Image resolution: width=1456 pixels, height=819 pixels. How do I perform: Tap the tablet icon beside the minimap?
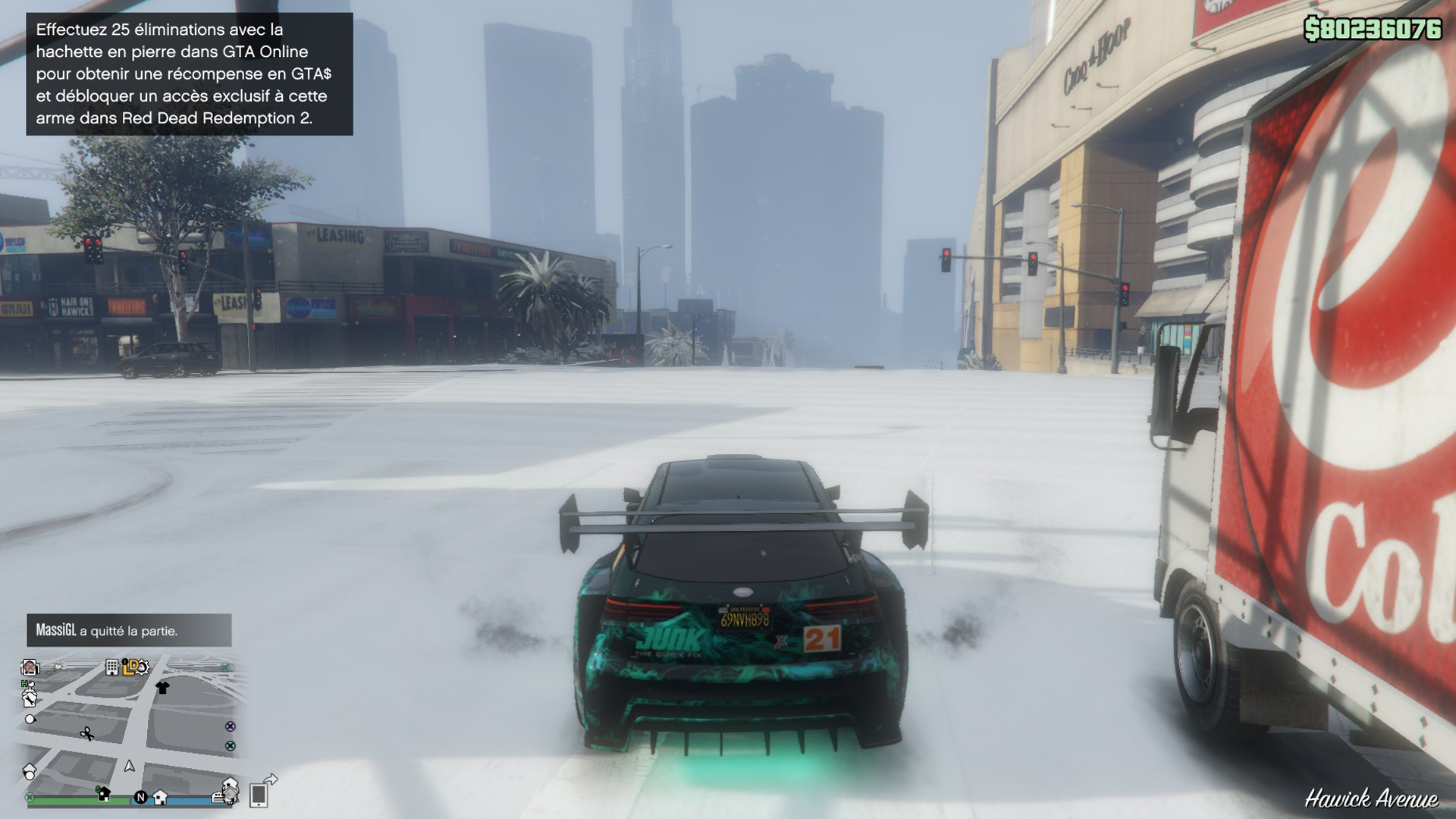(x=259, y=795)
